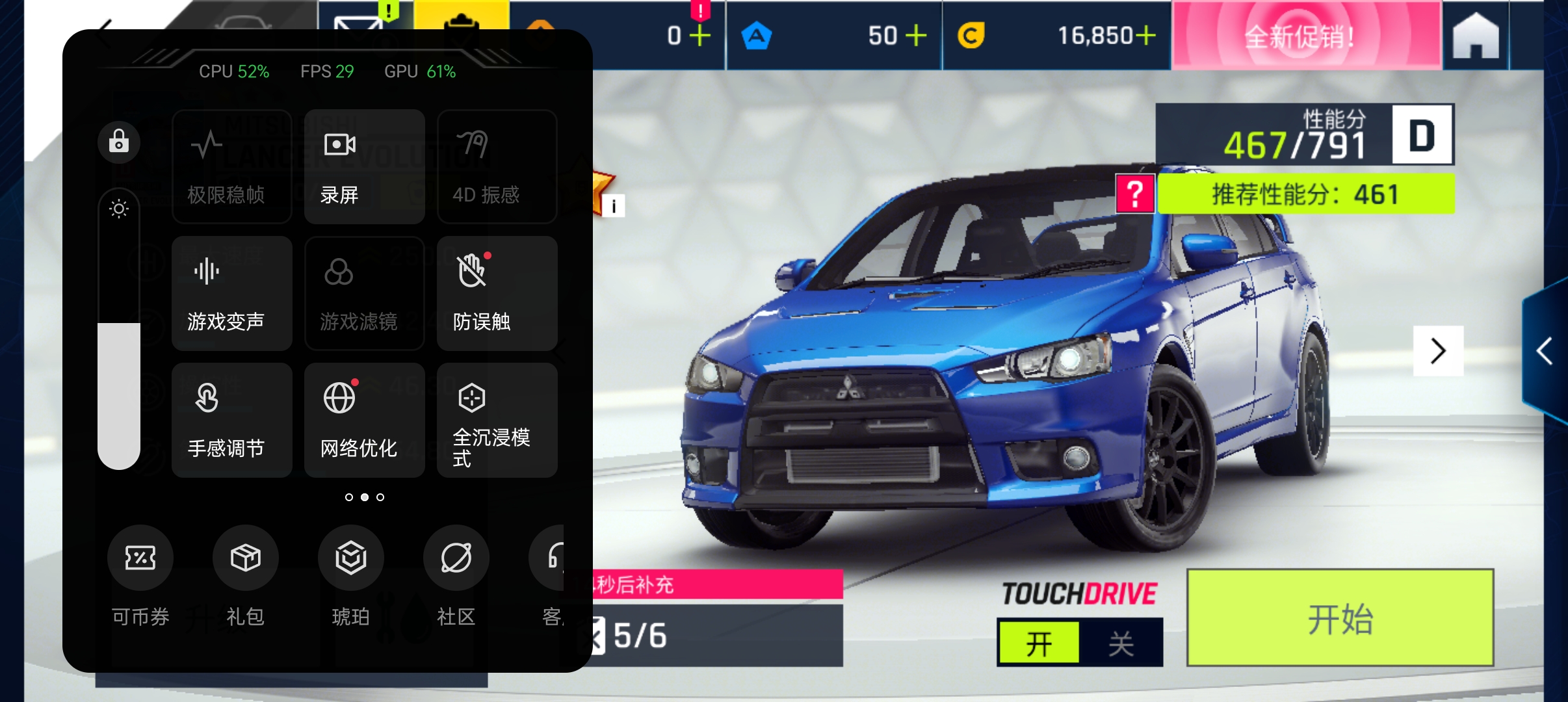Screen dimensions: 1568x702
Task: Collapse the right edge side panel
Action: coord(1543,351)
